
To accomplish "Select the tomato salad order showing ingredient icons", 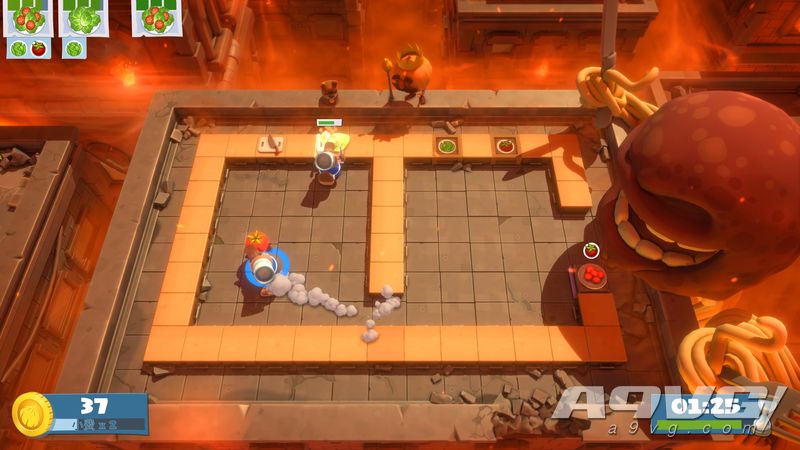I will (x=26, y=18).
